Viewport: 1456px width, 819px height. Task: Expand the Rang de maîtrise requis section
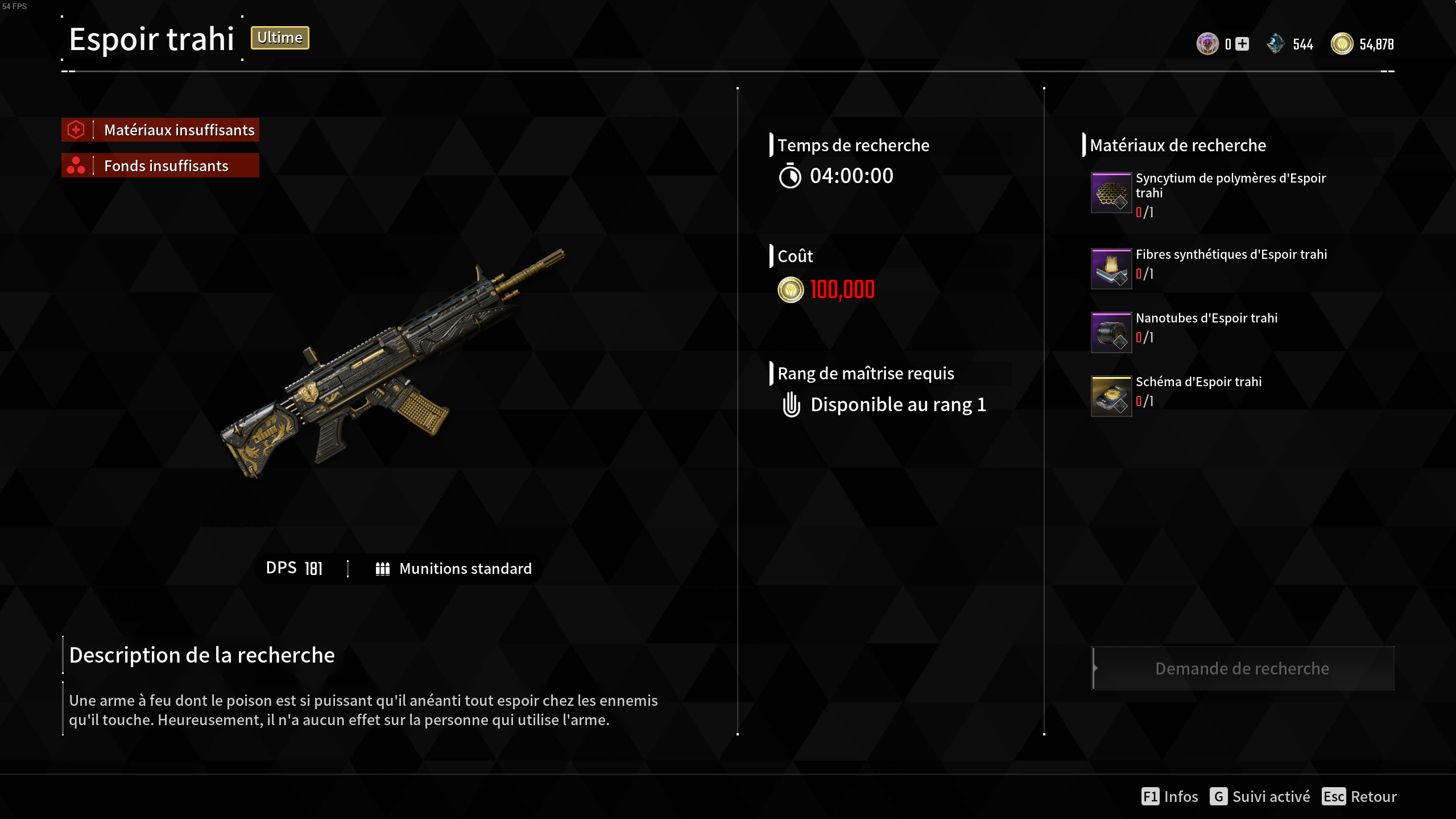(x=866, y=373)
